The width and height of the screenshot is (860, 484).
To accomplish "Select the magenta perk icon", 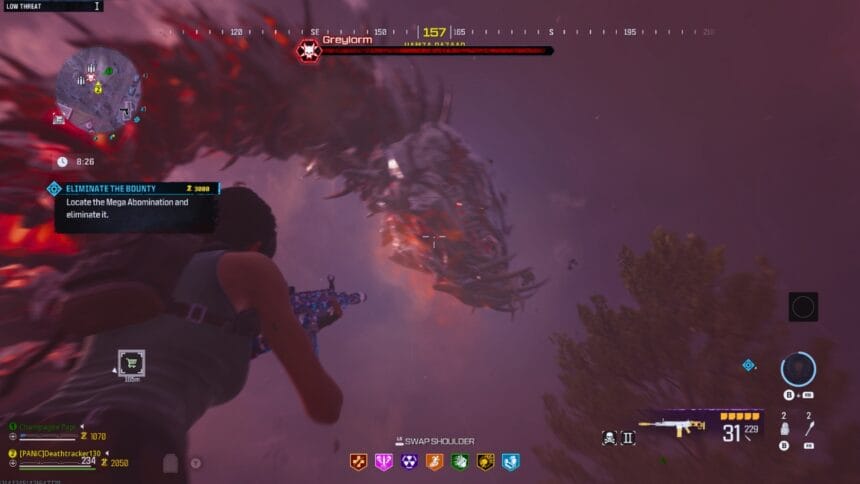I will tap(383, 462).
